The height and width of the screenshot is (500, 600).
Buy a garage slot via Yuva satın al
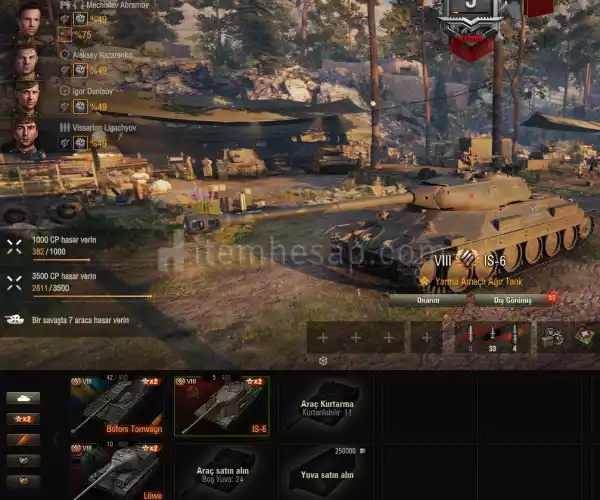(326, 472)
